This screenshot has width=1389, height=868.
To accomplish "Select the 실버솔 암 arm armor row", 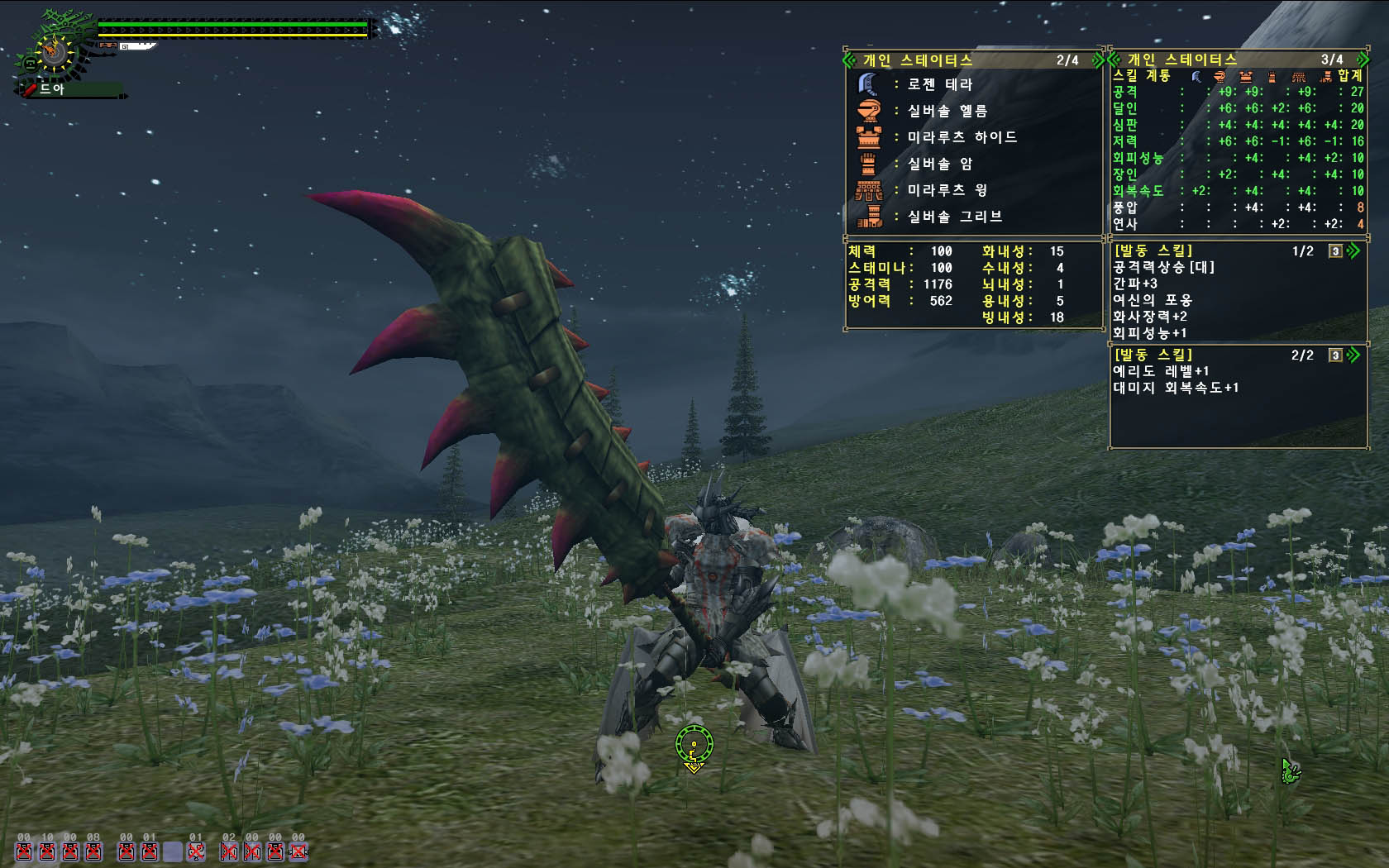I will click(x=939, y=164).
